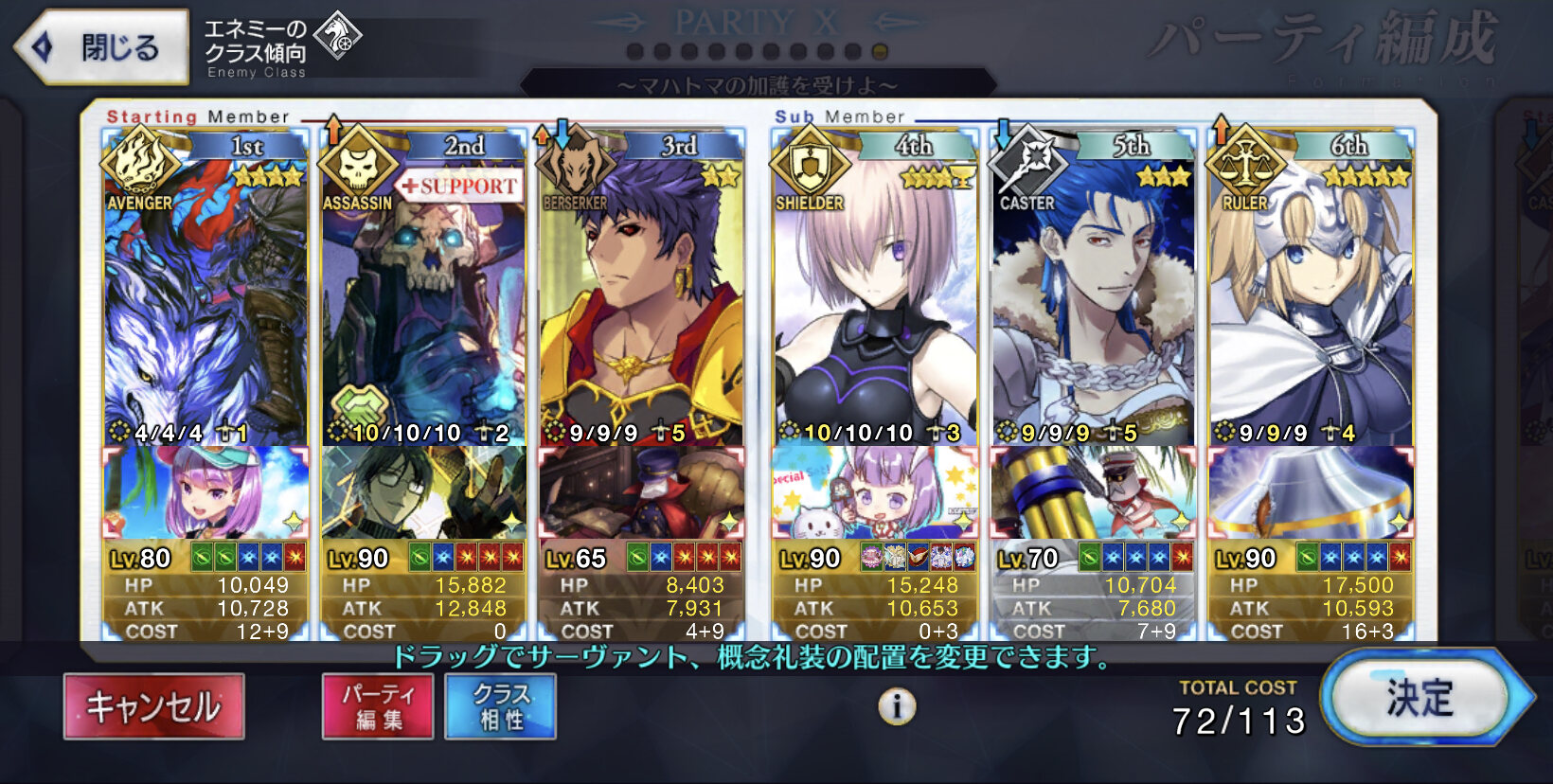Select the Shielder's craft essence artwork
Screen dimensions: 1553x784
tap(875, 492)
